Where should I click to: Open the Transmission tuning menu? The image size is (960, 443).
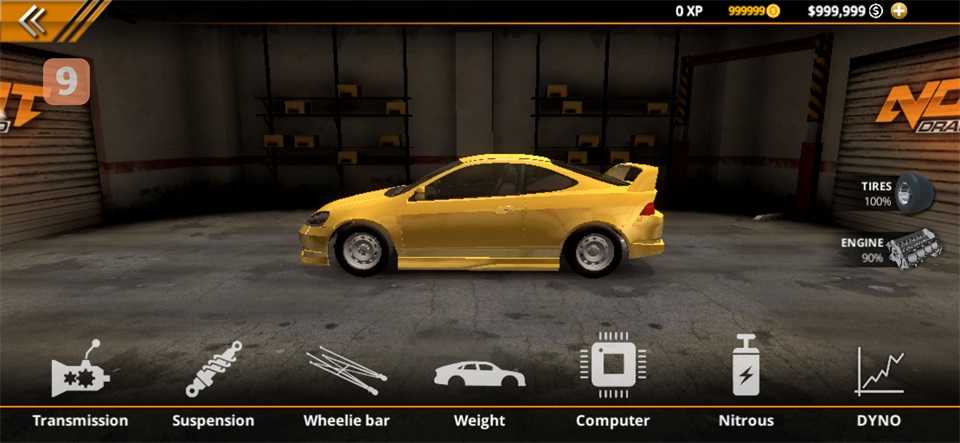[80, 375]
